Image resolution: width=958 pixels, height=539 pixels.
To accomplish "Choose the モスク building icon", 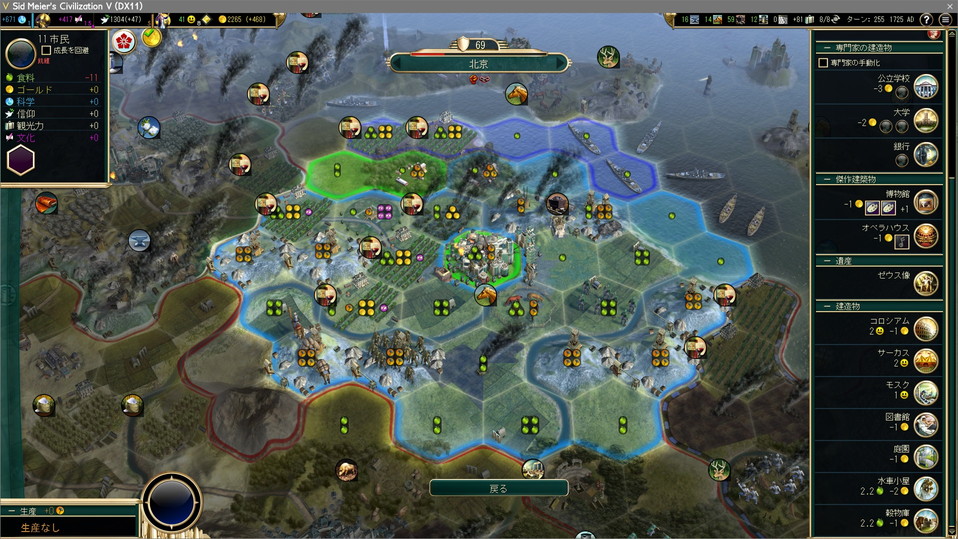I will tap(926, 393).
